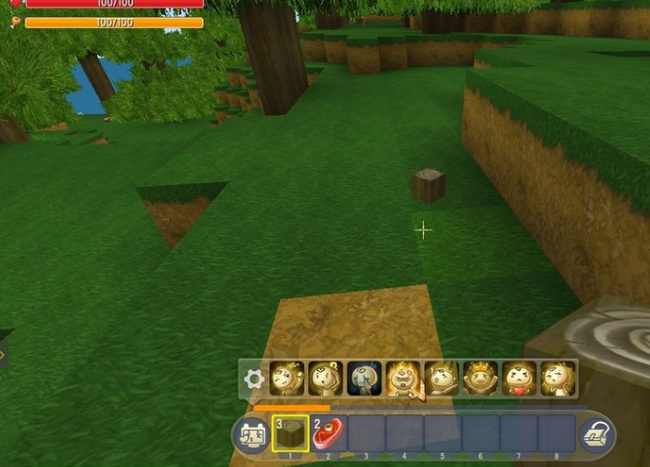The image size is (650, 467).
Task: Open the emote settings gear
Action: [x=255, y=379]
